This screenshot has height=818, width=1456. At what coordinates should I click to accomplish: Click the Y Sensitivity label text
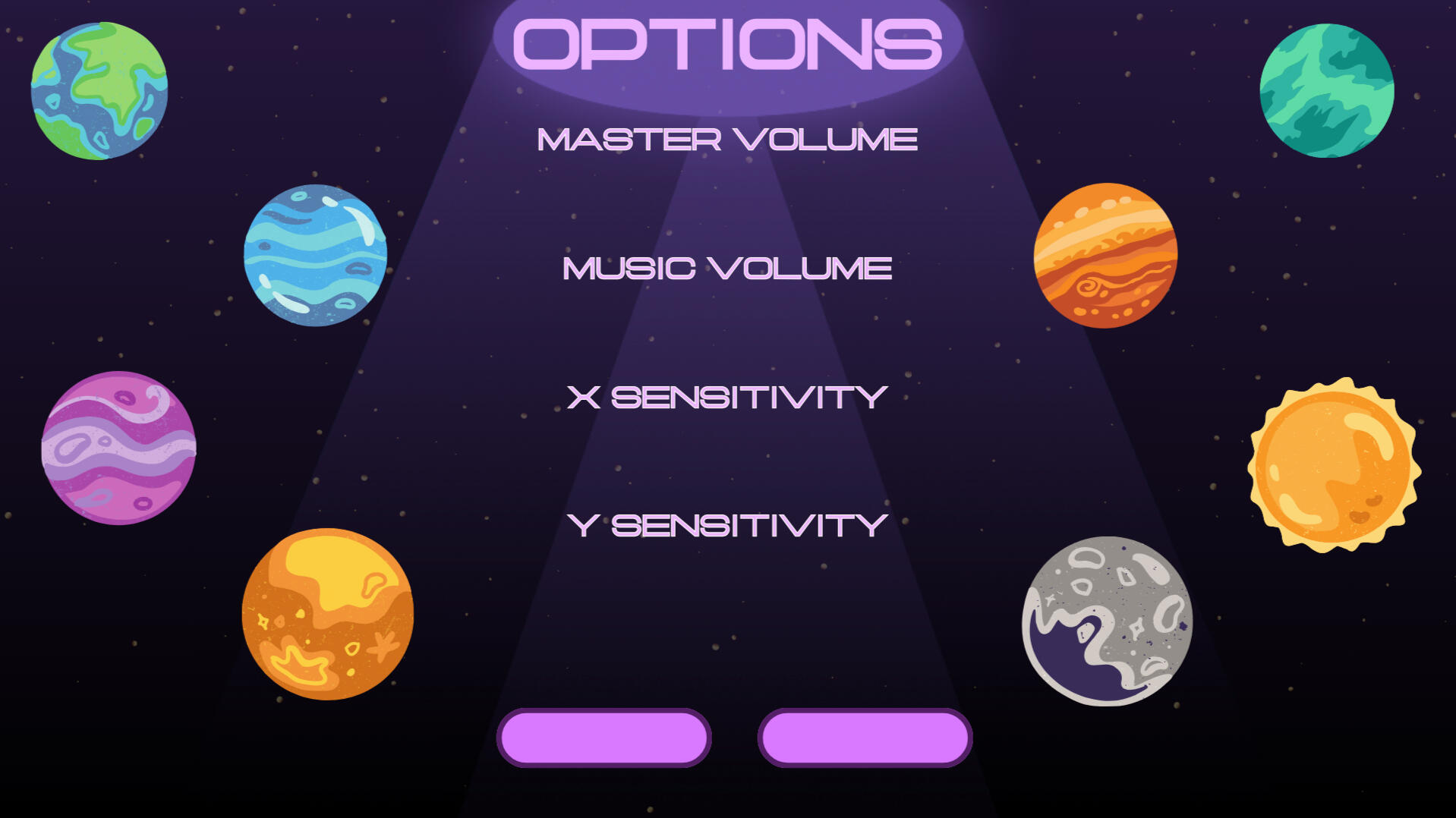tap(726, 524)
